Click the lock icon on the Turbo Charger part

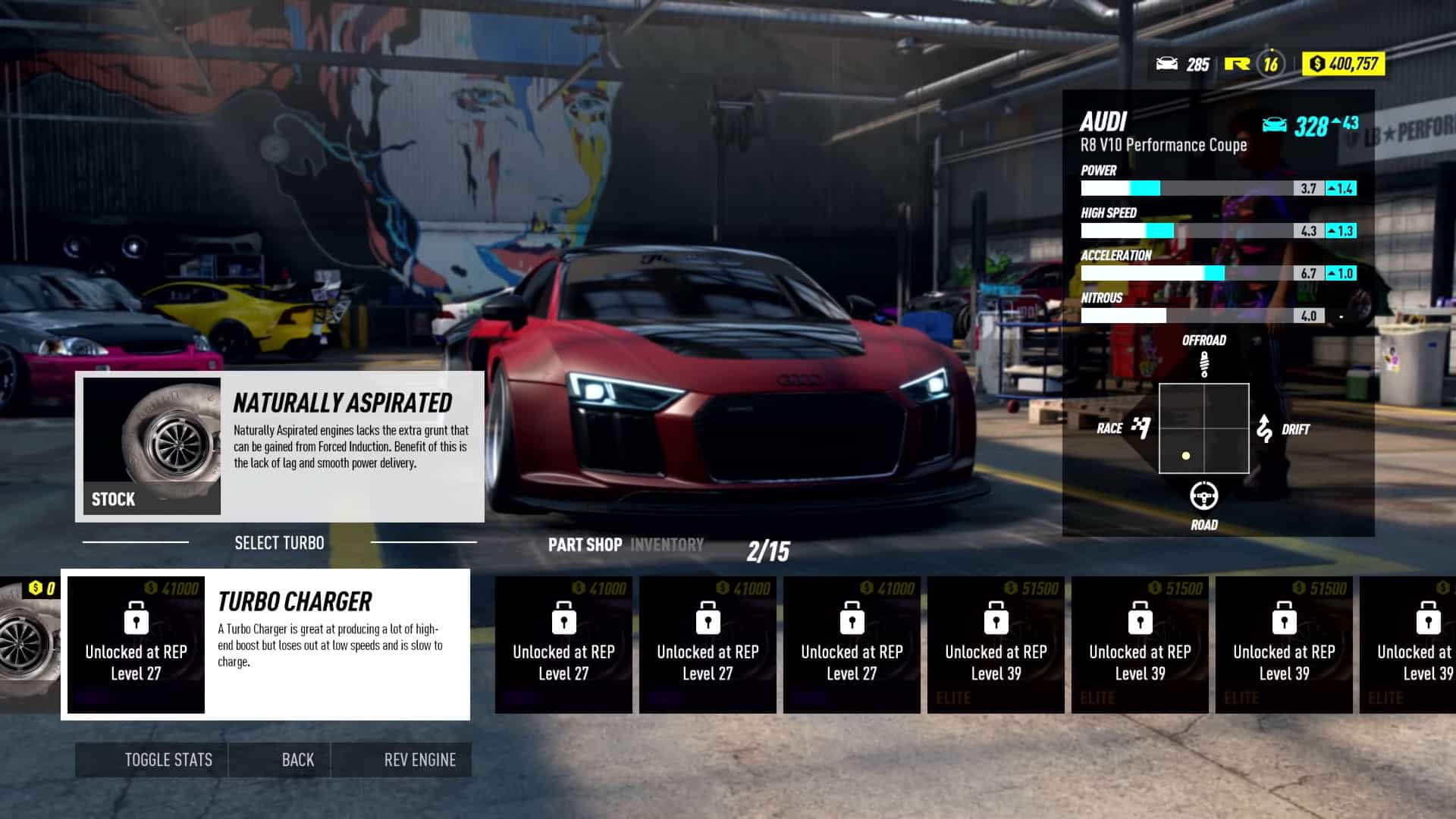[x=136, y=618]
